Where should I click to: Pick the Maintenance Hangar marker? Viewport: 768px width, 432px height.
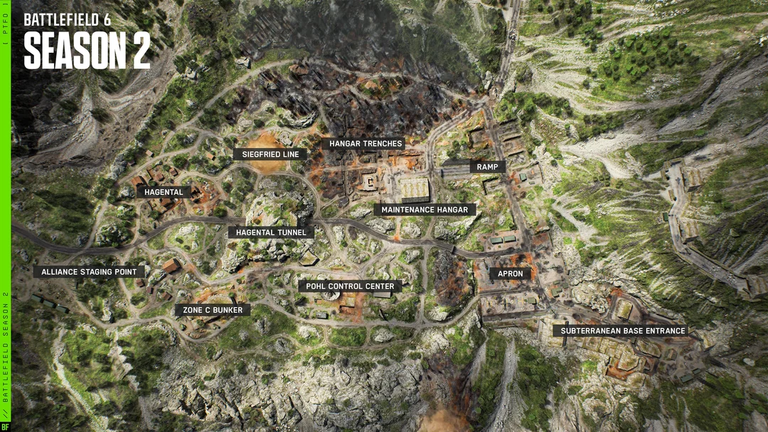click(x=425, y=210)
